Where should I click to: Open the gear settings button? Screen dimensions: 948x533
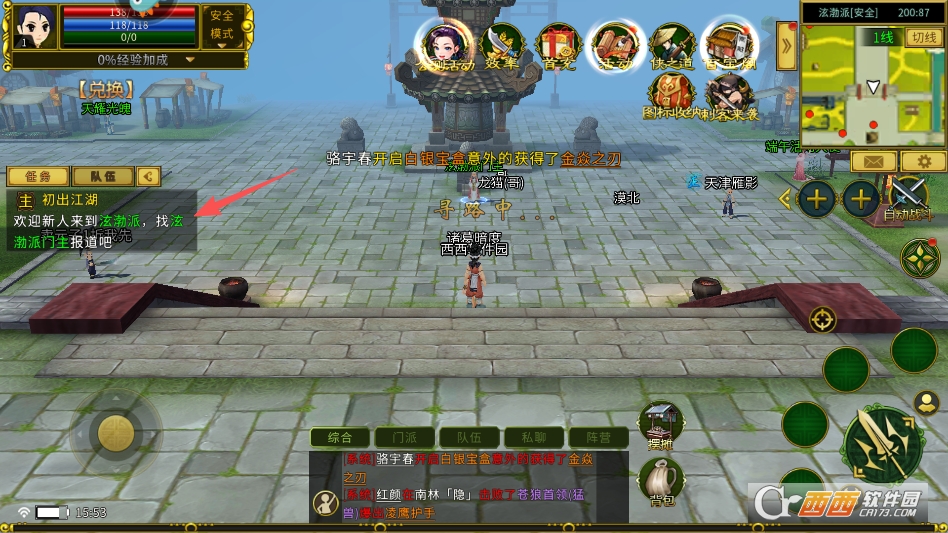[x=923, y=161]
